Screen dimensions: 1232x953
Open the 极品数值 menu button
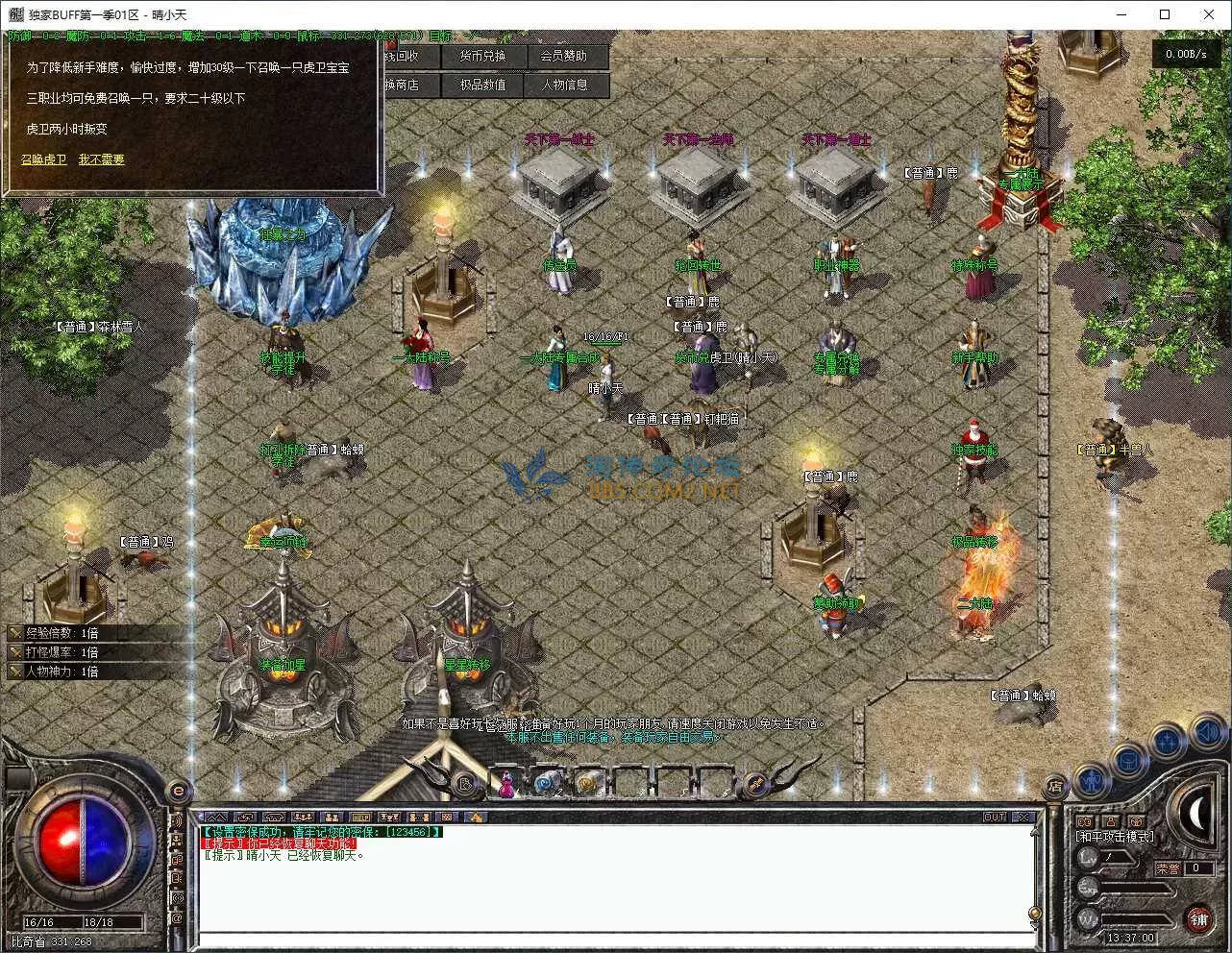tap(481, 86)
